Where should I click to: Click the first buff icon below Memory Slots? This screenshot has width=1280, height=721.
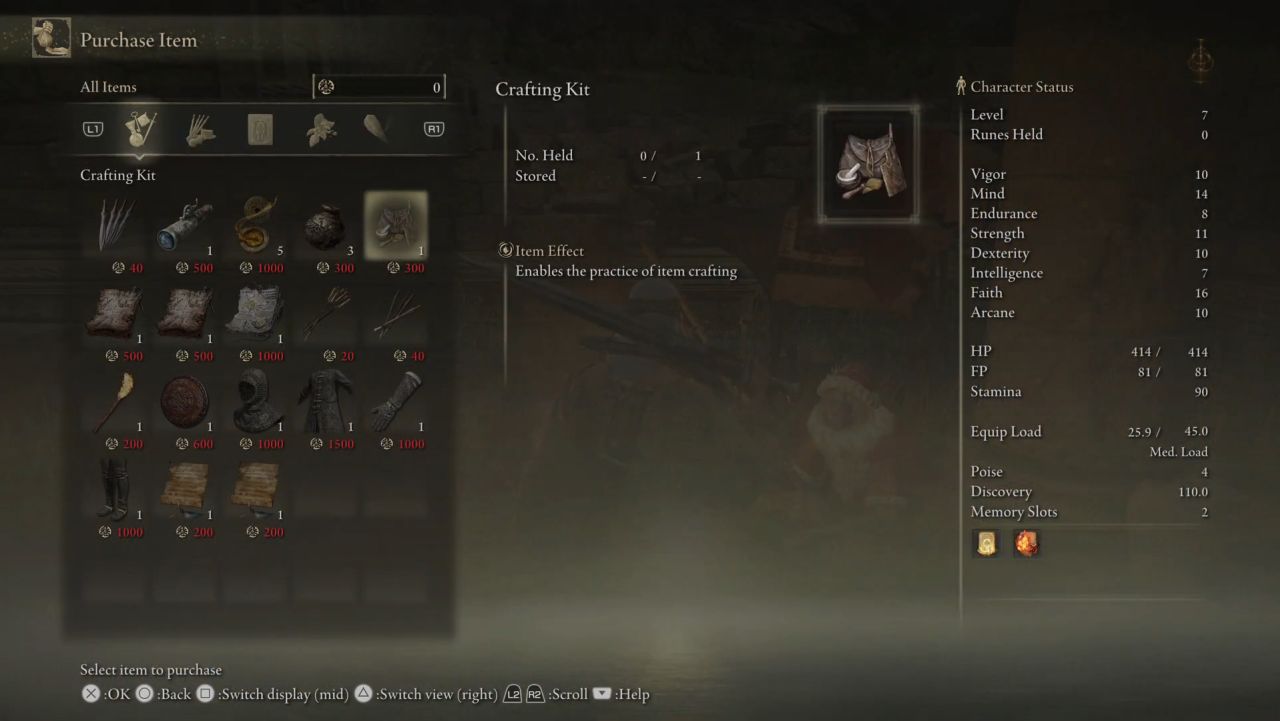986,543
